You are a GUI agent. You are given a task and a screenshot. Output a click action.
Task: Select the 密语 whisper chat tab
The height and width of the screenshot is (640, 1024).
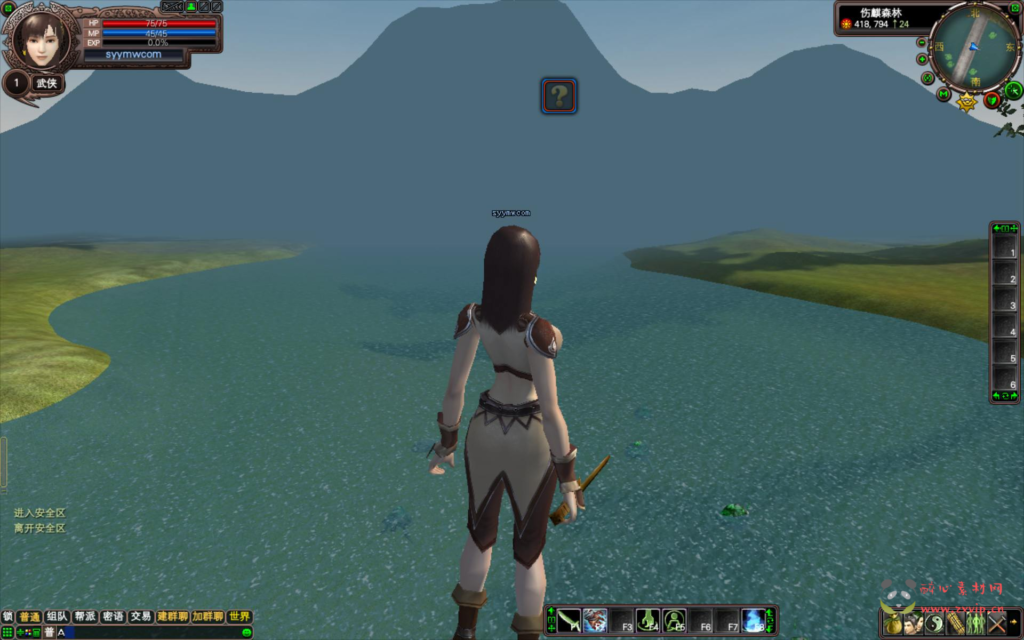113,617
